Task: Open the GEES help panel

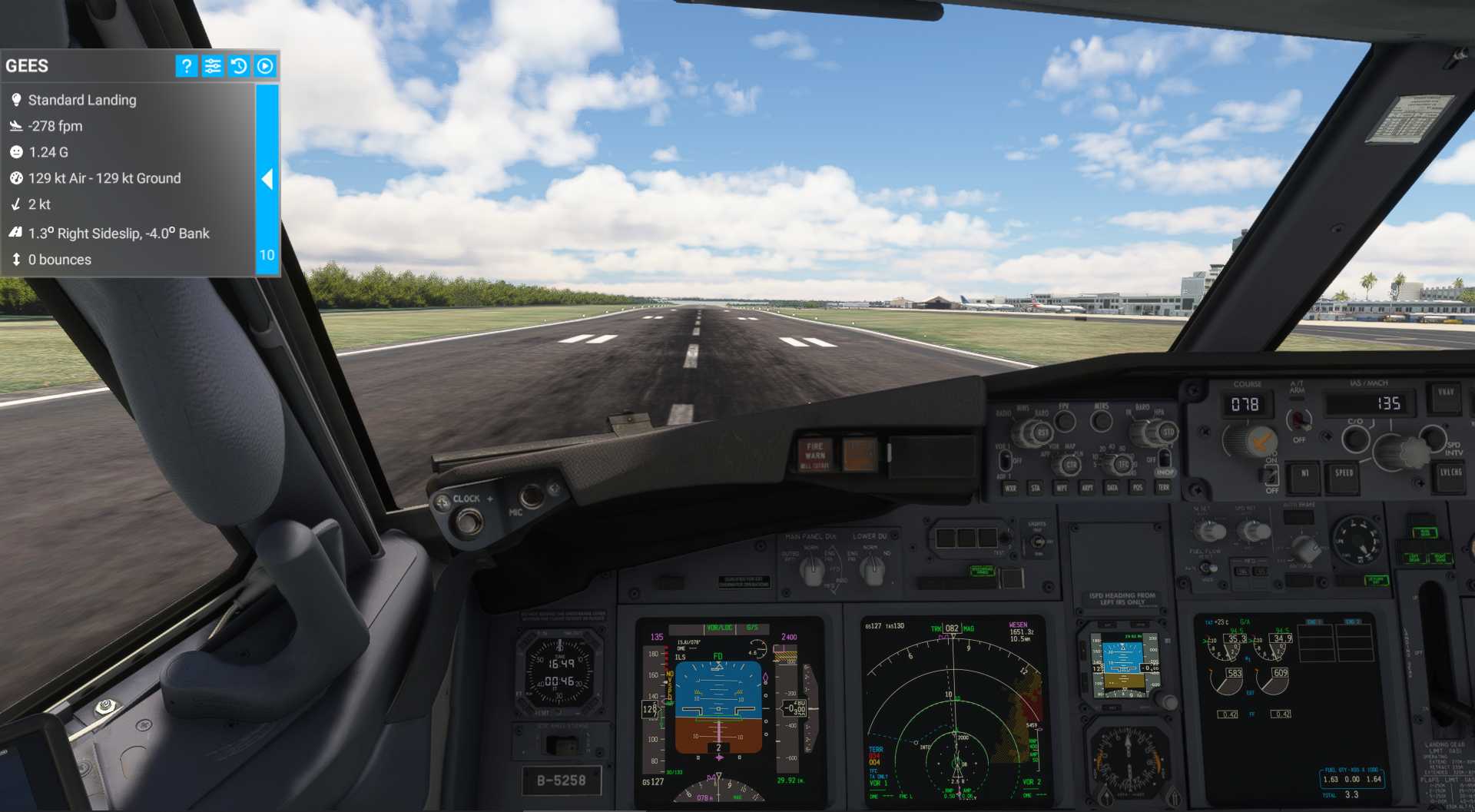Action: tap(185, 66)
